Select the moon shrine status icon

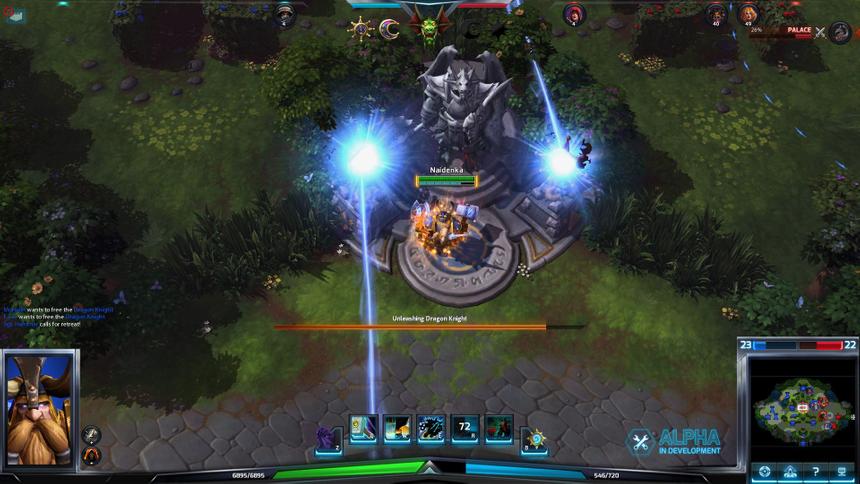pos(388,29)
